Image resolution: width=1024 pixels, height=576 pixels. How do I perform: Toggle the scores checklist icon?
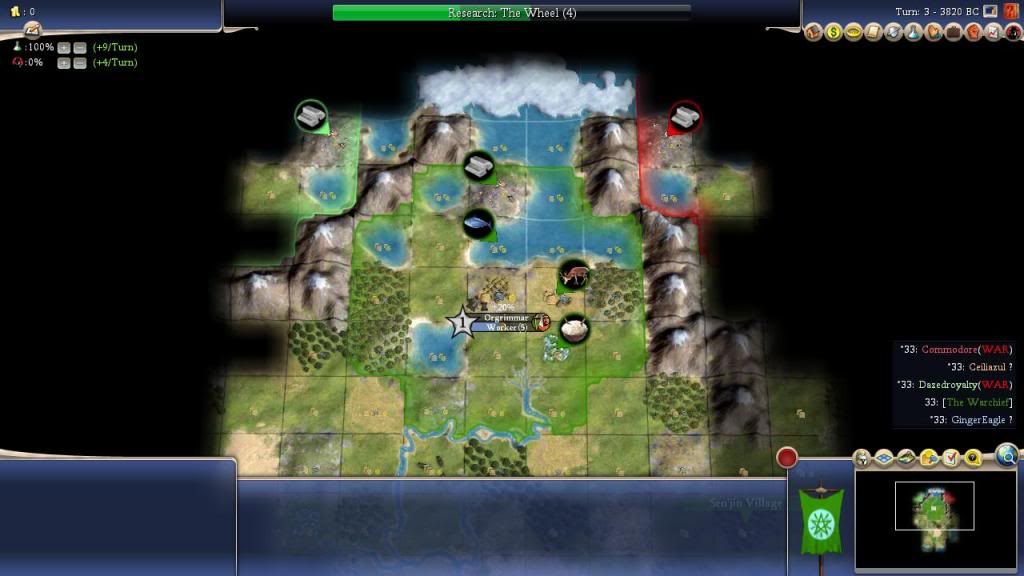949,458
